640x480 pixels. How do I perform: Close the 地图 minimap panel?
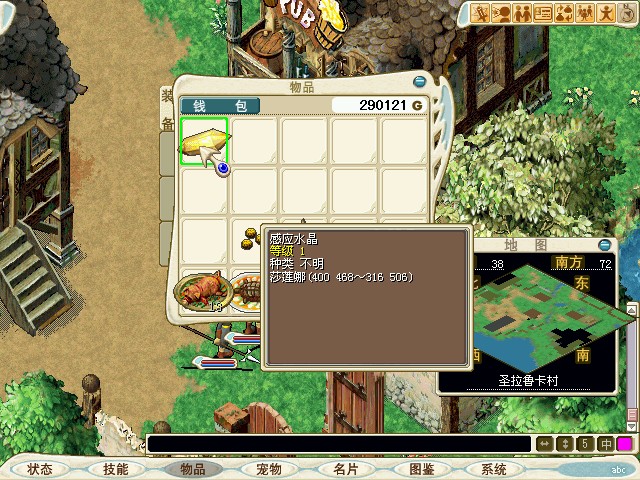click(604, 243)
